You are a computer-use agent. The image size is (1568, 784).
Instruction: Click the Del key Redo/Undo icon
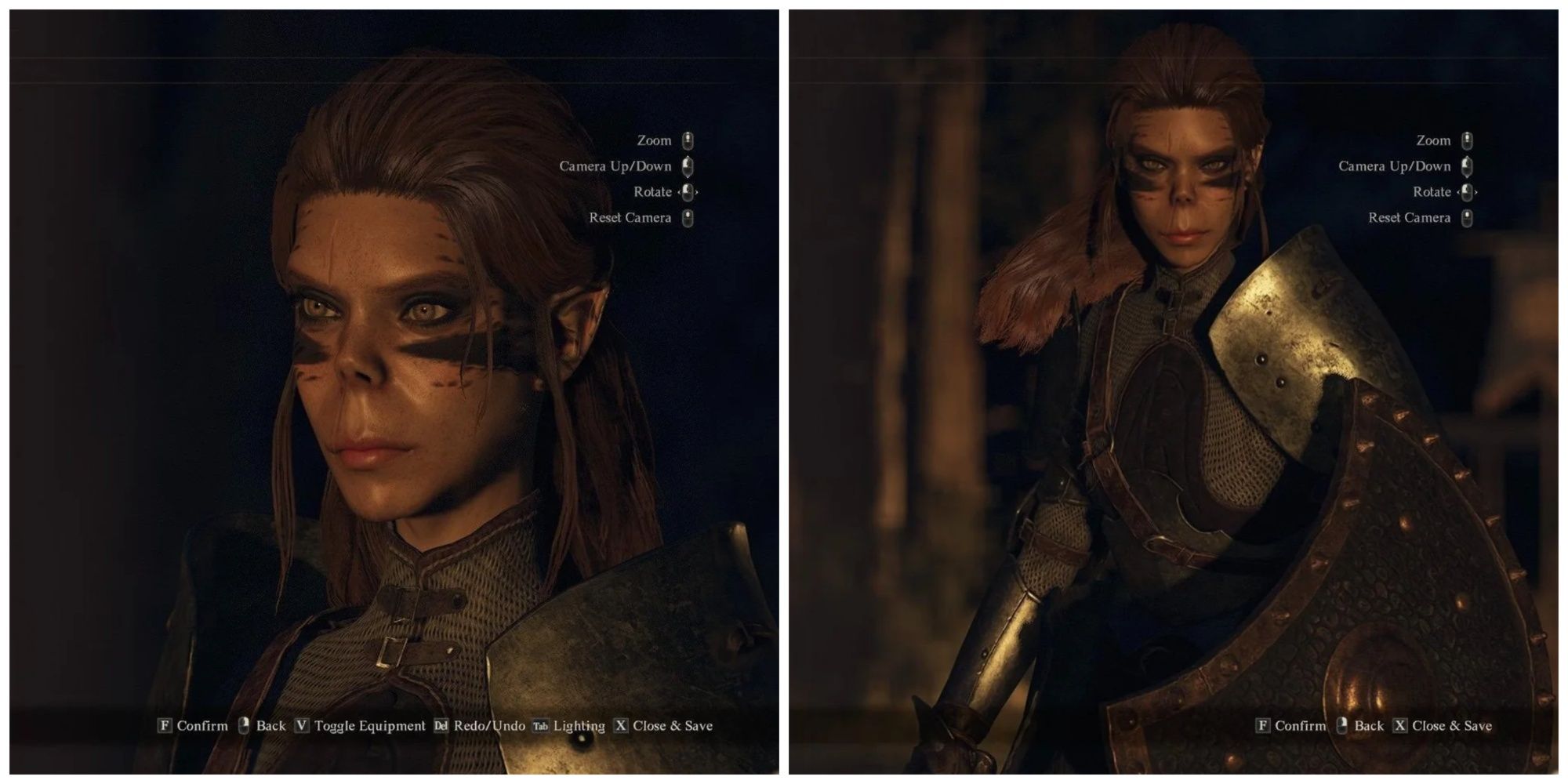click(441, 725)
